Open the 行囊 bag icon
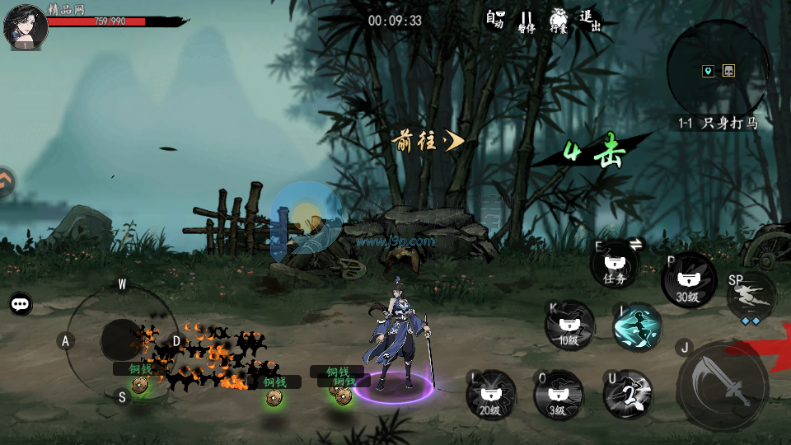Image resolution: width=791 pixels, height=445 pixels. point(558,21)
